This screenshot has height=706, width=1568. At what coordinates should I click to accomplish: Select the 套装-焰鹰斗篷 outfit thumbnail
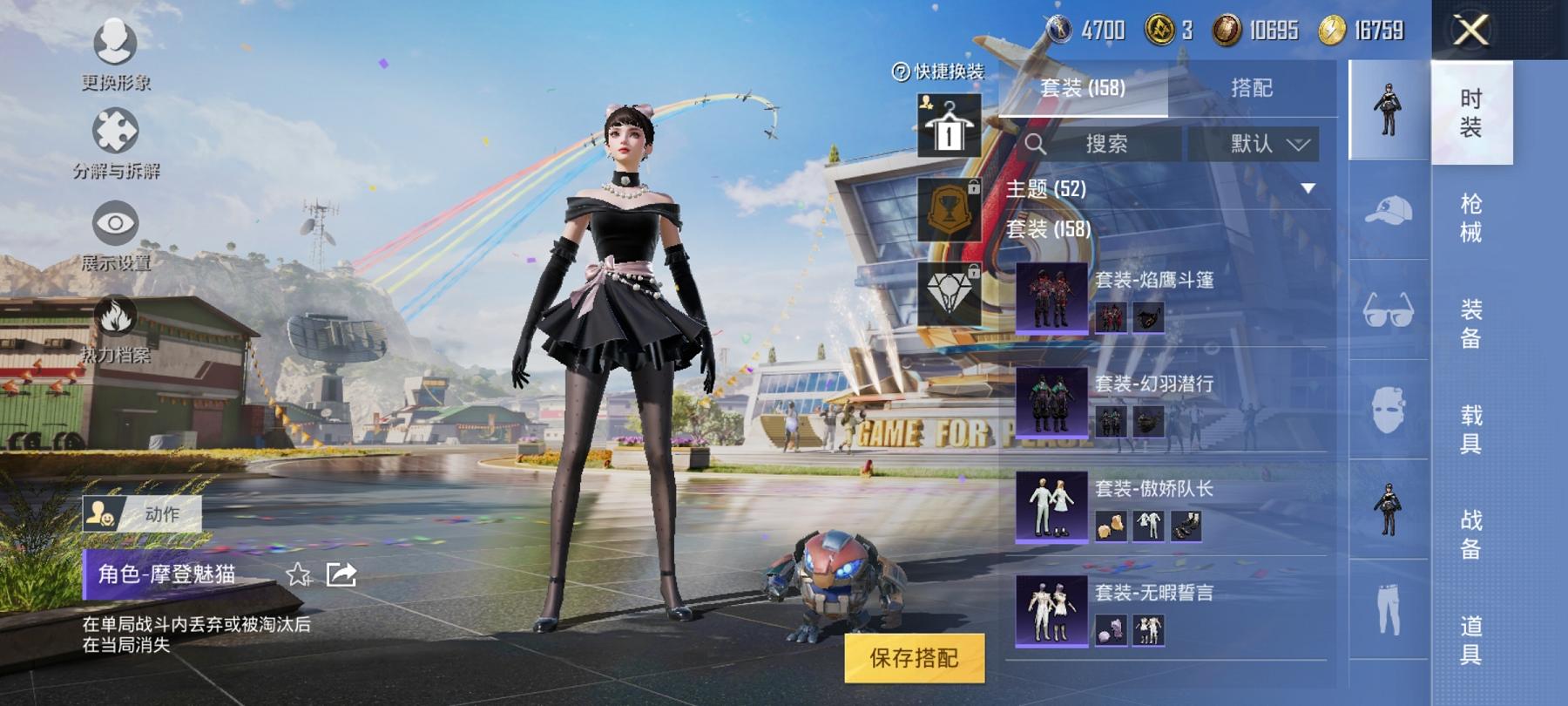click(1051, 298)
